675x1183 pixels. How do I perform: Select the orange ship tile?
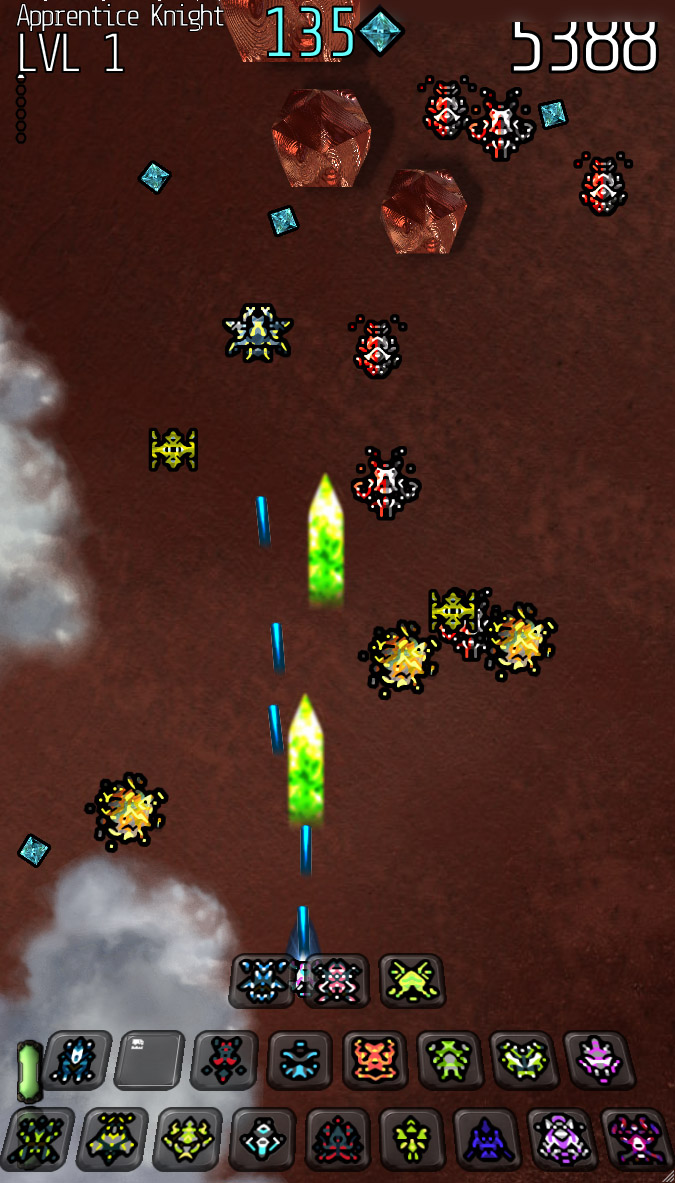[375, 1060]
